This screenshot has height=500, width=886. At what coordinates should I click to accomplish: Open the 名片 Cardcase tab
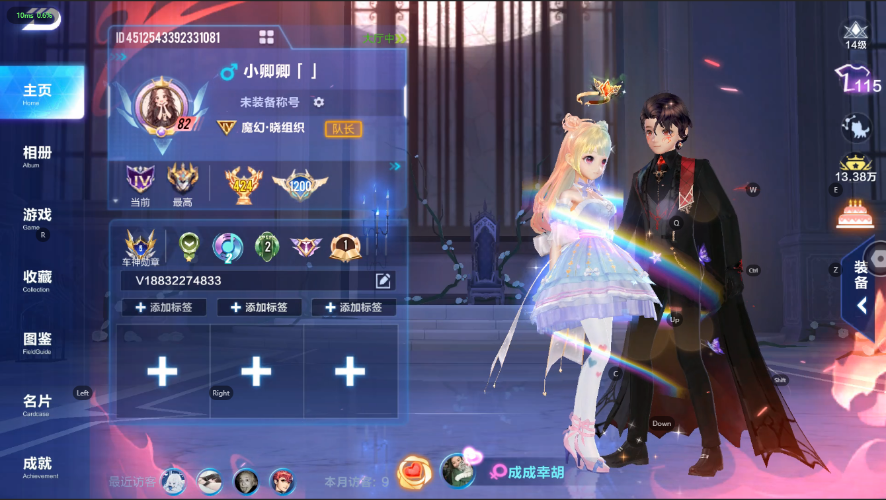pos(38,403)
